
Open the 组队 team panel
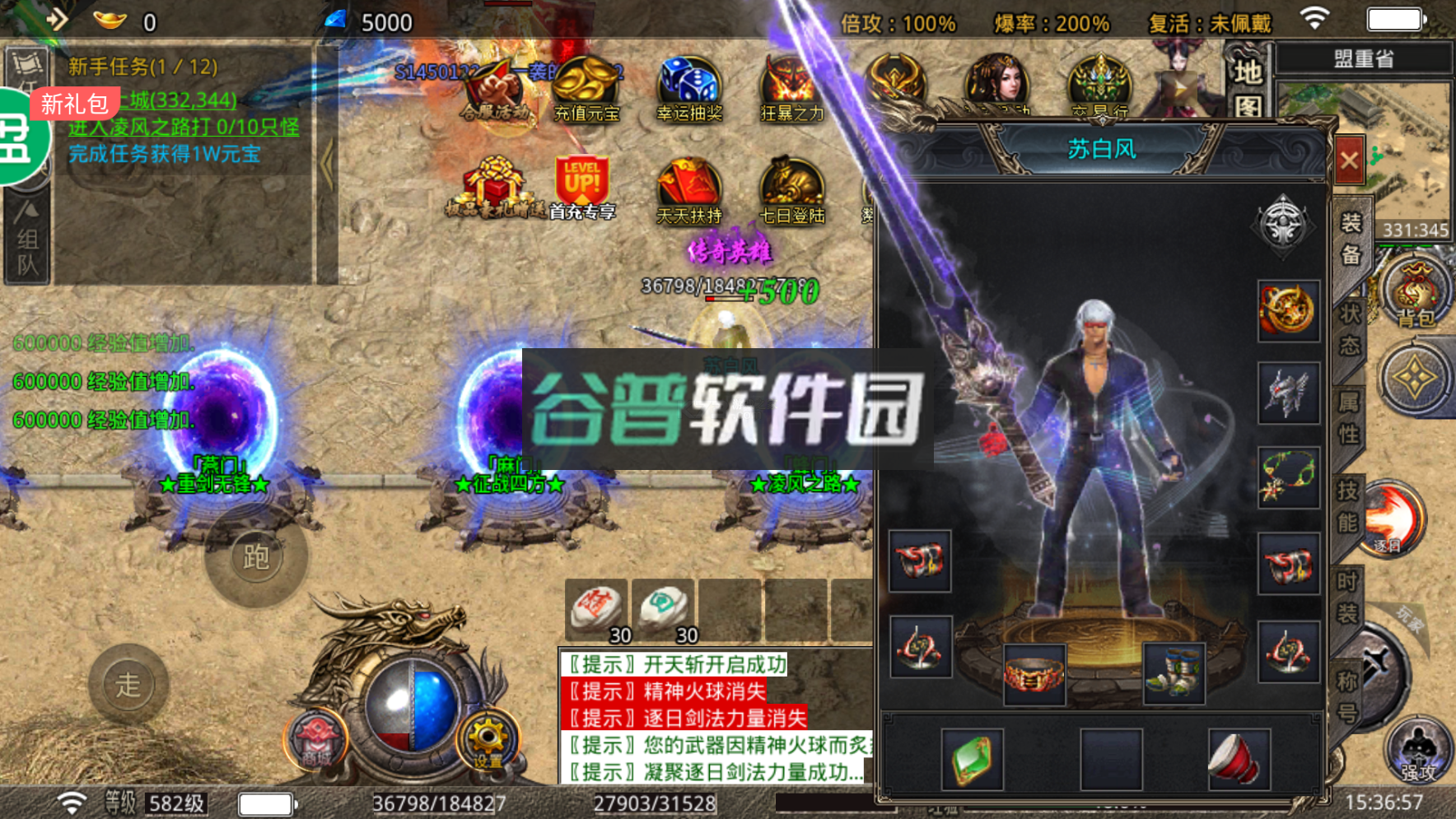pyautogui.click(x=26, y=247)
